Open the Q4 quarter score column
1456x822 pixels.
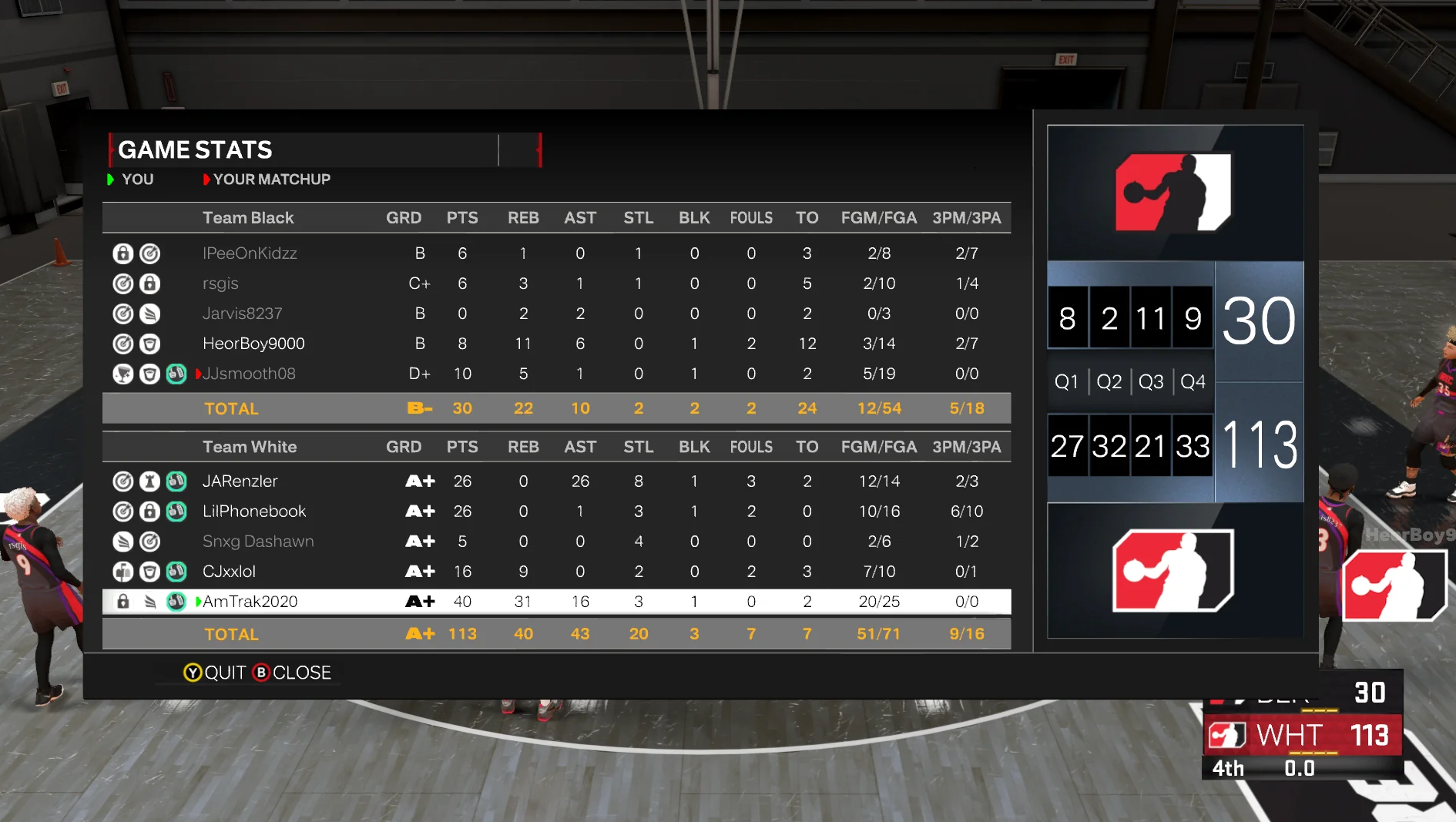coord(1192,381)
